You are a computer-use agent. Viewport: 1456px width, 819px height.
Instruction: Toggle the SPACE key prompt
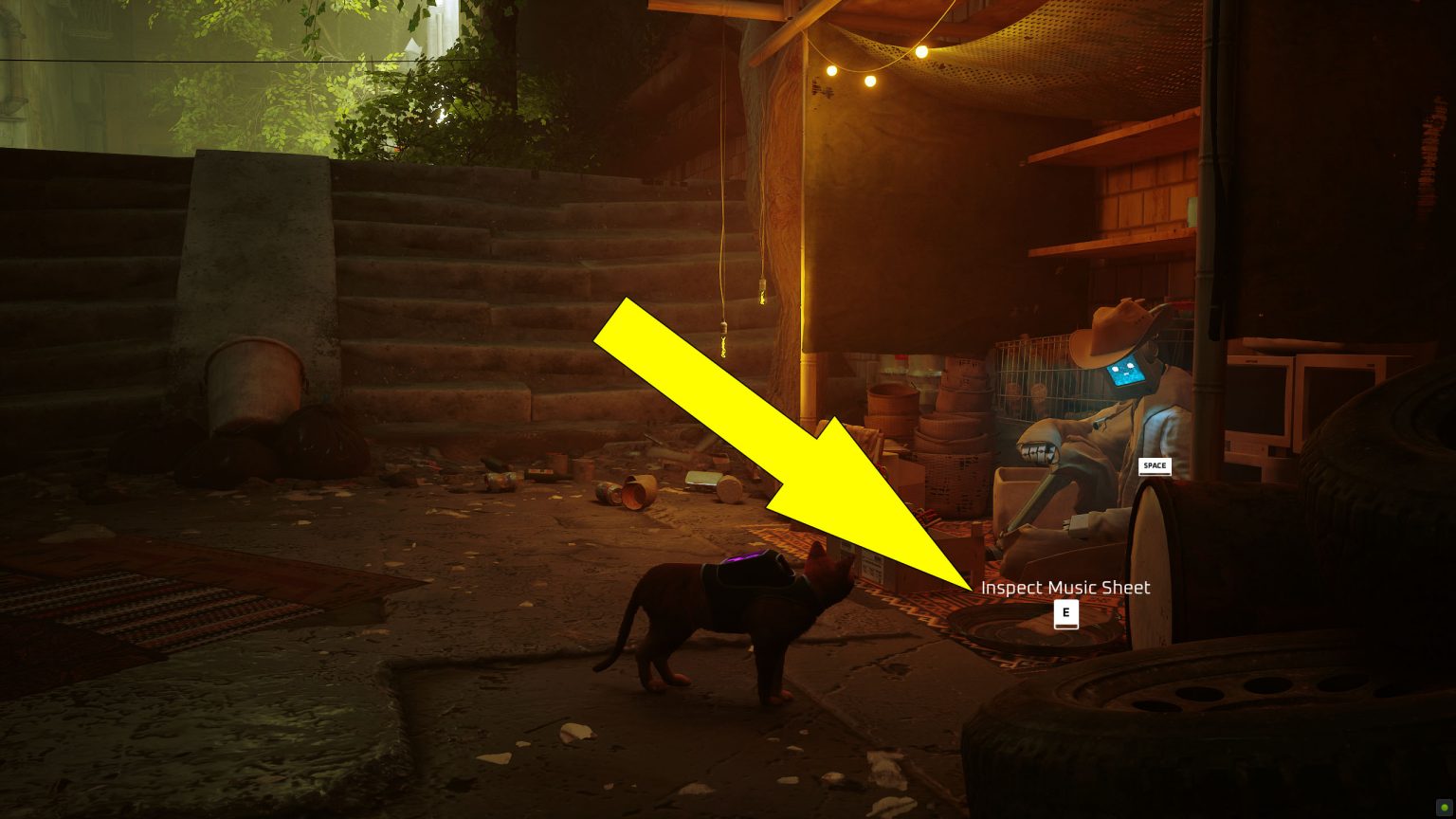(1155, 465)
